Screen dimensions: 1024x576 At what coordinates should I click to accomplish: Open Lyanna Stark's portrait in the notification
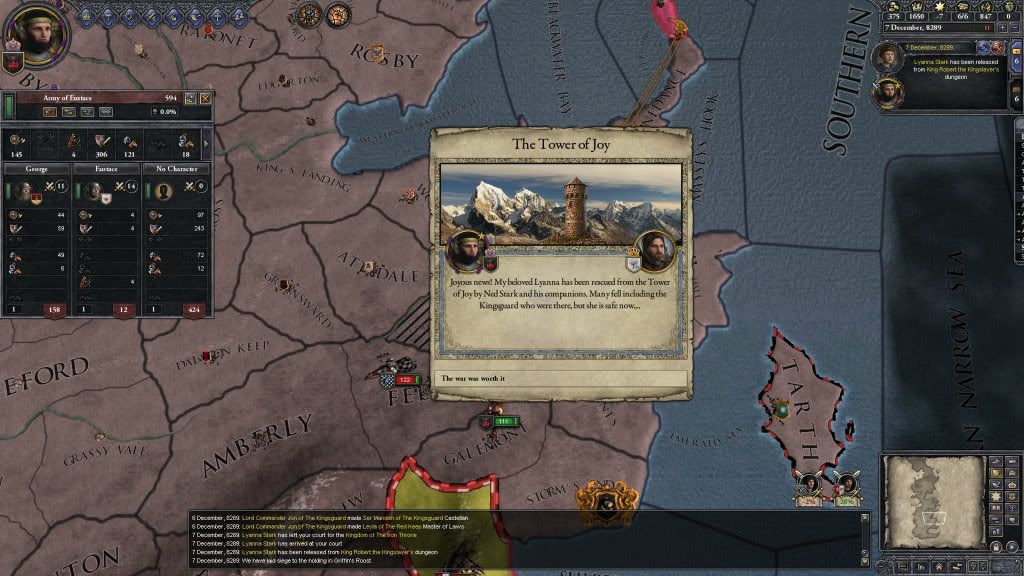click(x=888, y=58)
